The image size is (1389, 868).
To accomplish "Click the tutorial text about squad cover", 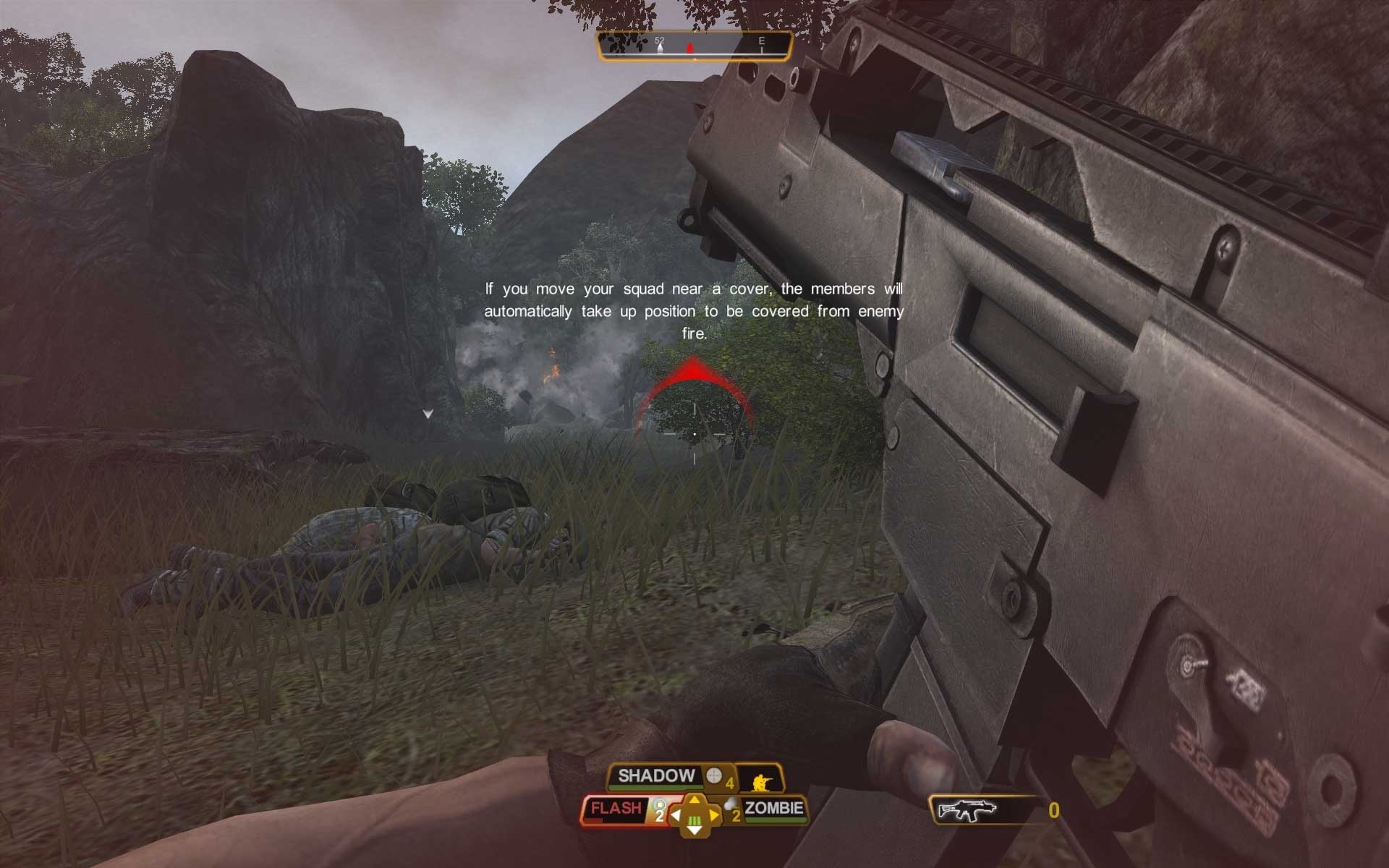I will 694,310.
